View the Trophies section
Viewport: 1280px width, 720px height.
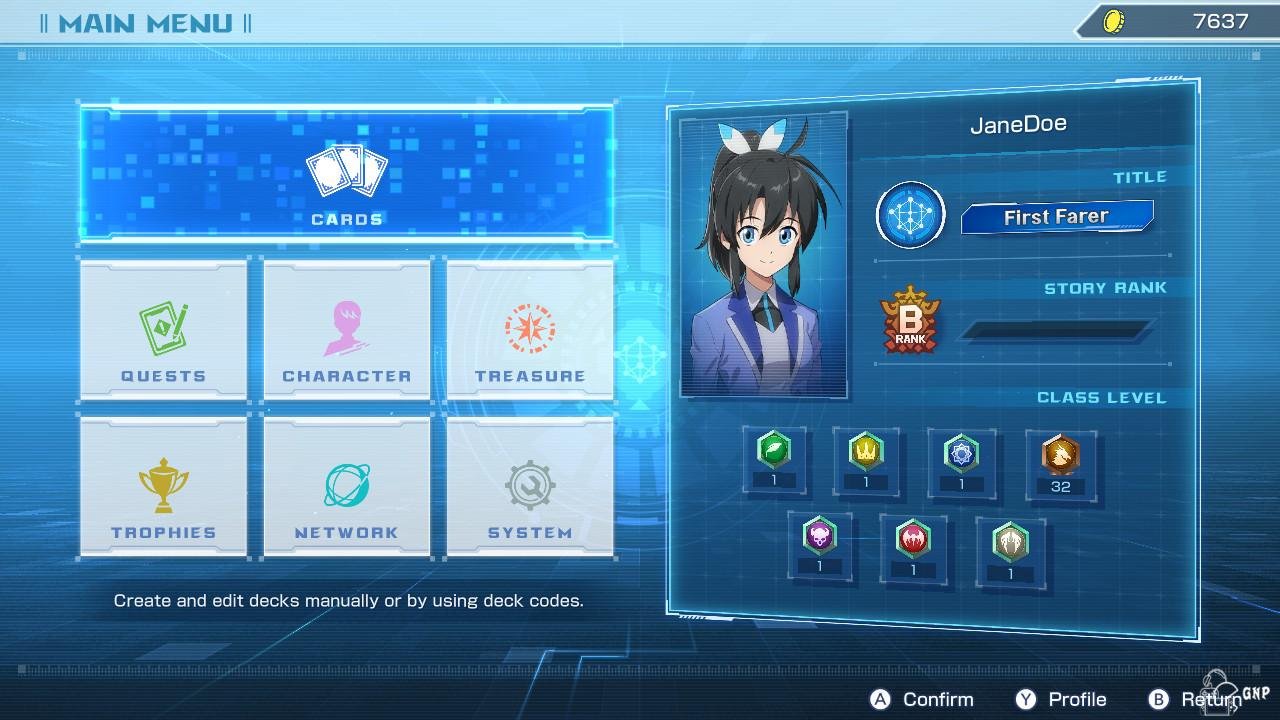point(163,487)
